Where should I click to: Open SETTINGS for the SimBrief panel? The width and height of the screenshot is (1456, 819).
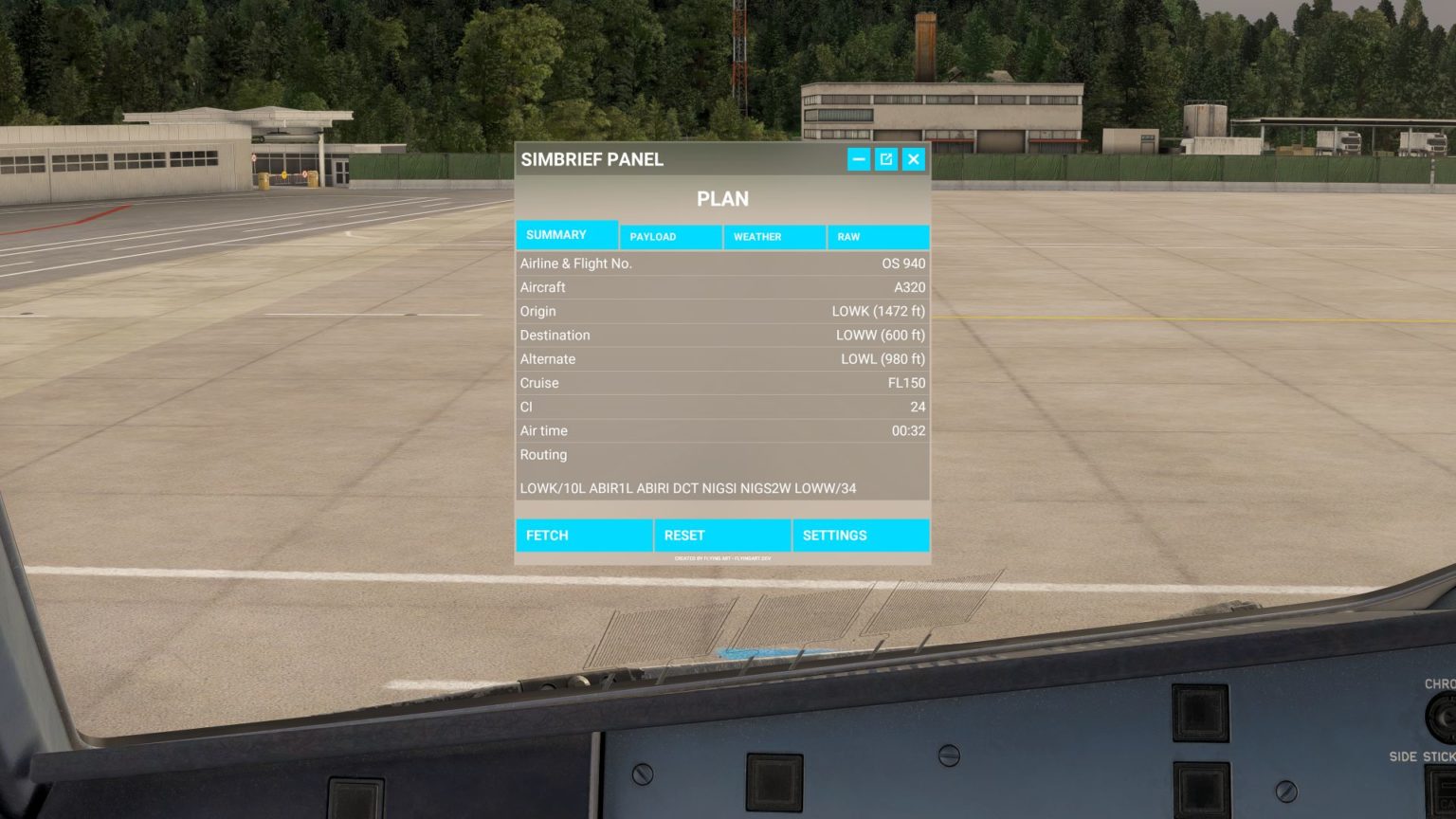click(x=860, y=535)
